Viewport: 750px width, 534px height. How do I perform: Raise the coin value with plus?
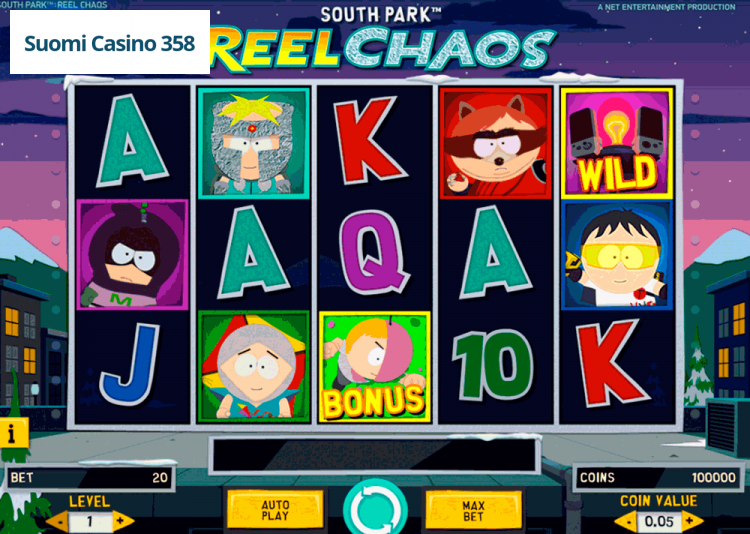click(x=692, y=521)
